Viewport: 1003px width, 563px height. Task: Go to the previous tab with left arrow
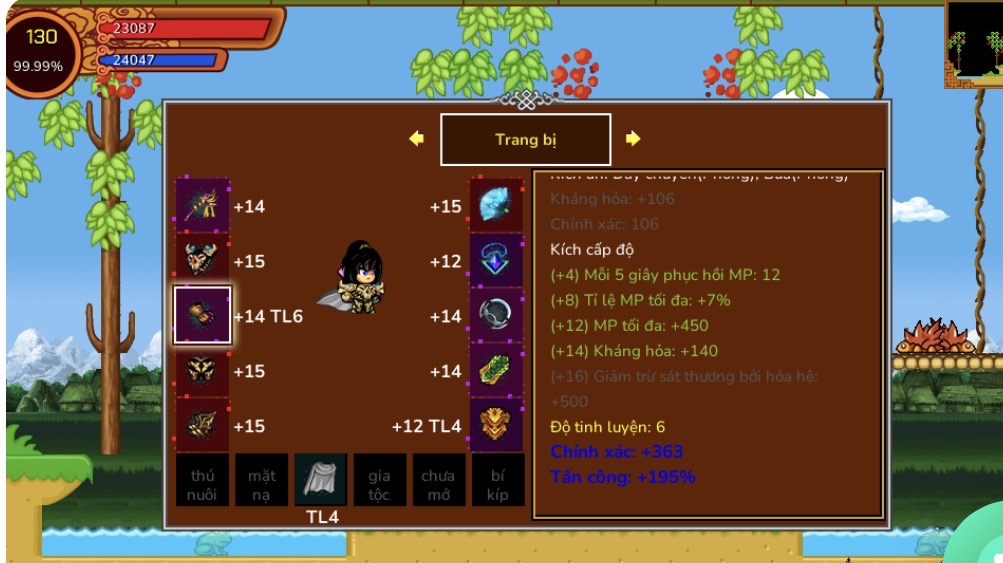(417, 139)
